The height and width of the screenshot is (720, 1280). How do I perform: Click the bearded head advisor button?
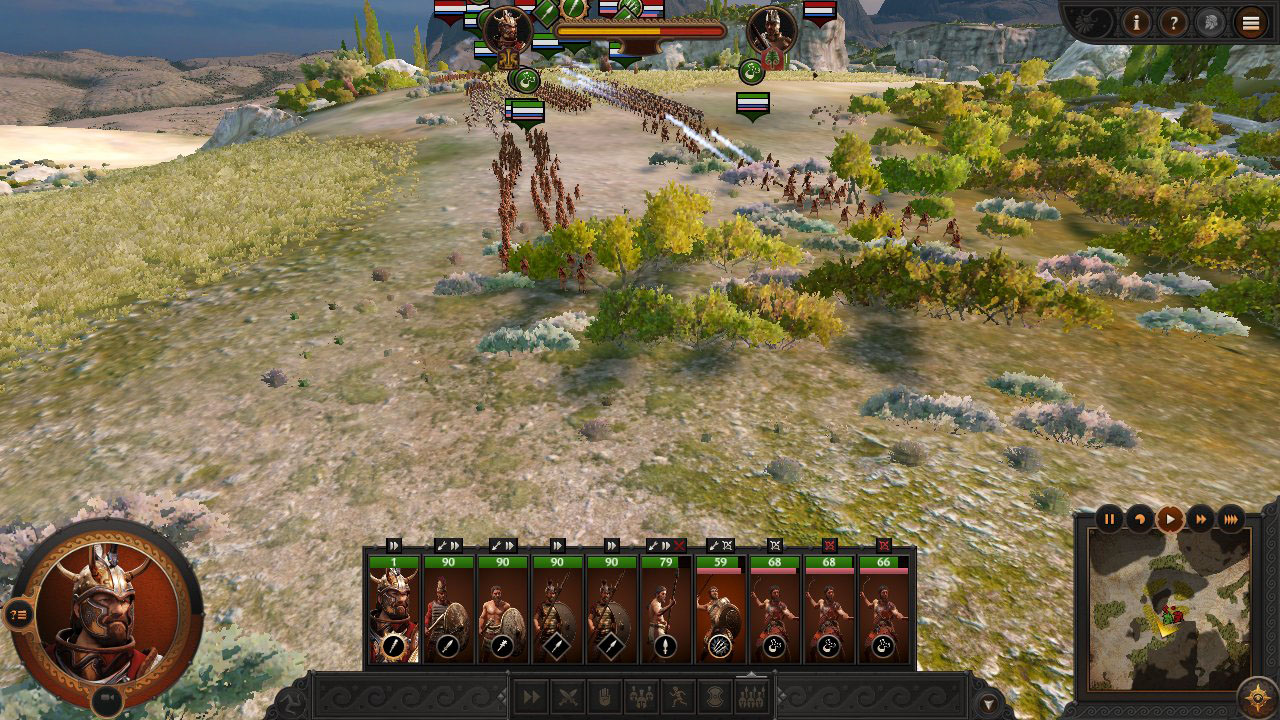[1210, 21]
